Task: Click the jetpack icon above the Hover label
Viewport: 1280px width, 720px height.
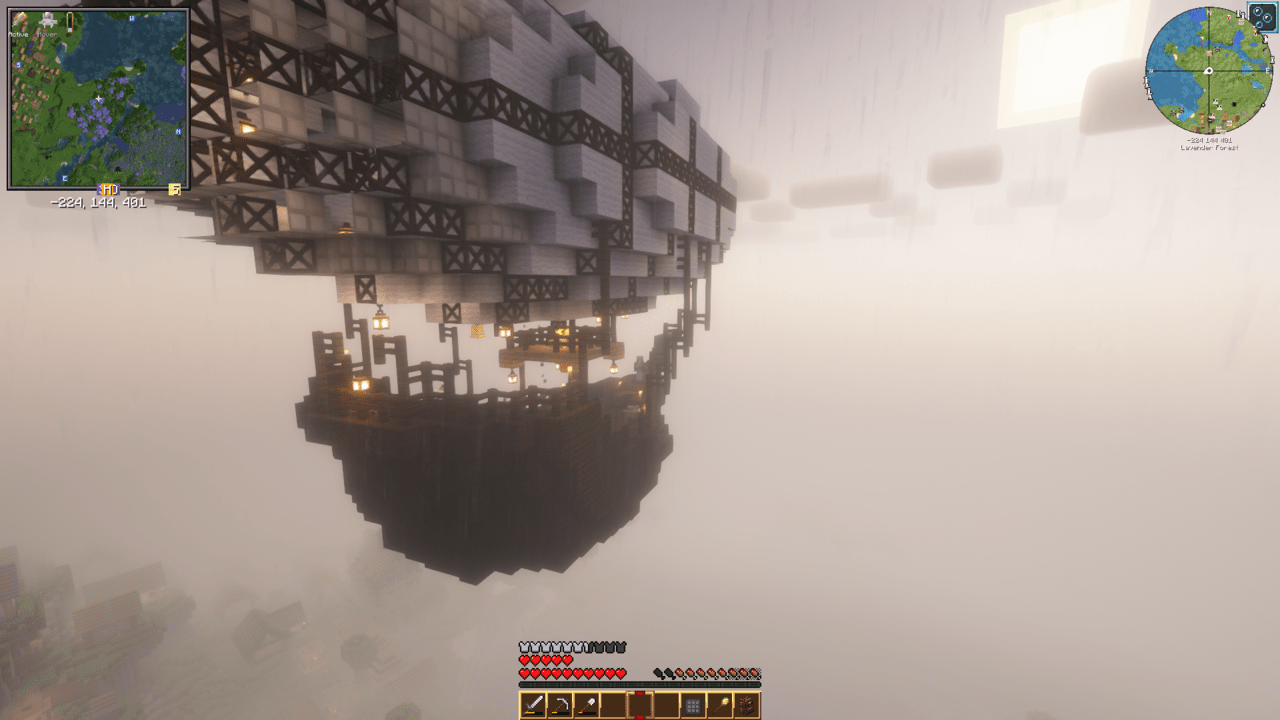Action: point(47,20)
